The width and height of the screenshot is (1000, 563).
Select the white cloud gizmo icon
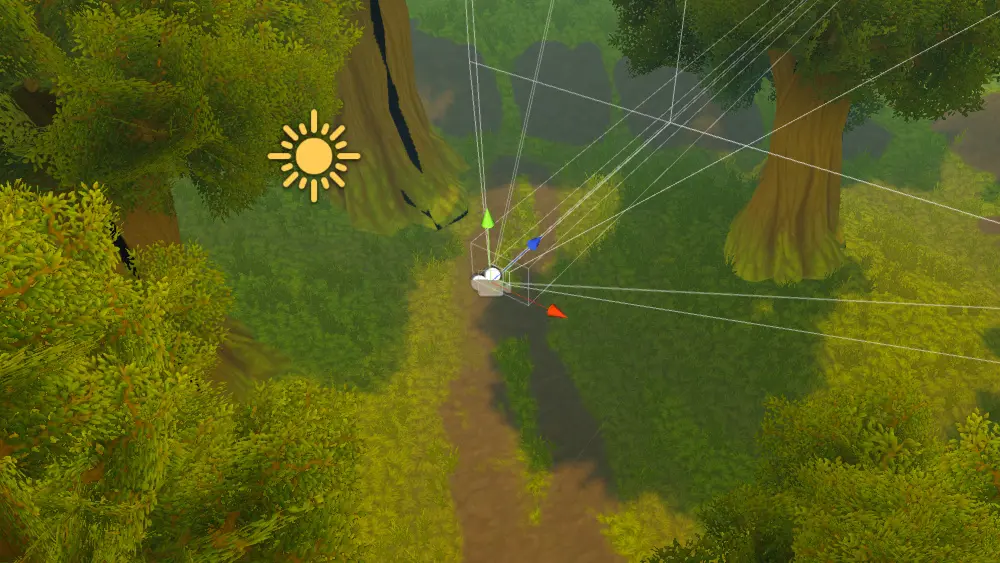(x=487, y=283)
